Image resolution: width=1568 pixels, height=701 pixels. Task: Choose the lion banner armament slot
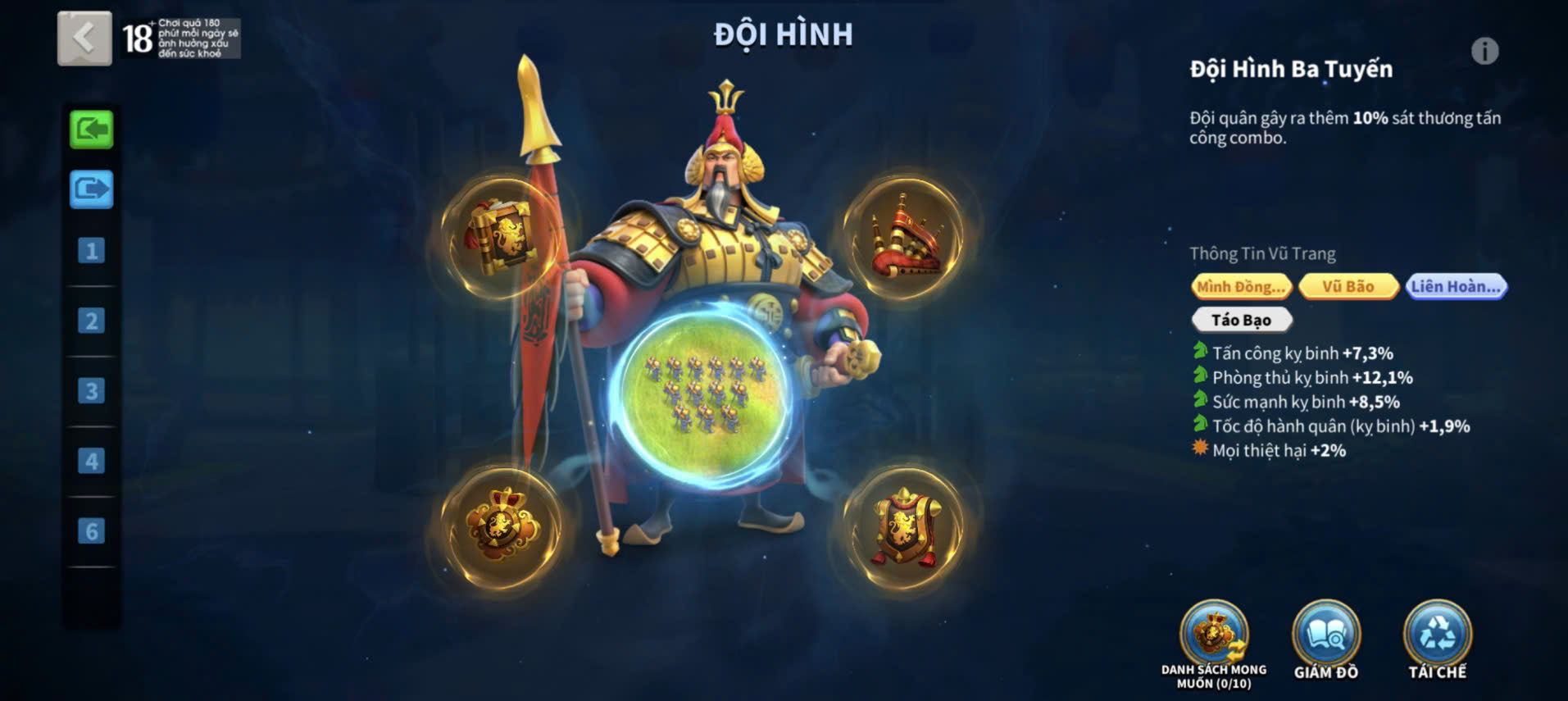point(905,527)
